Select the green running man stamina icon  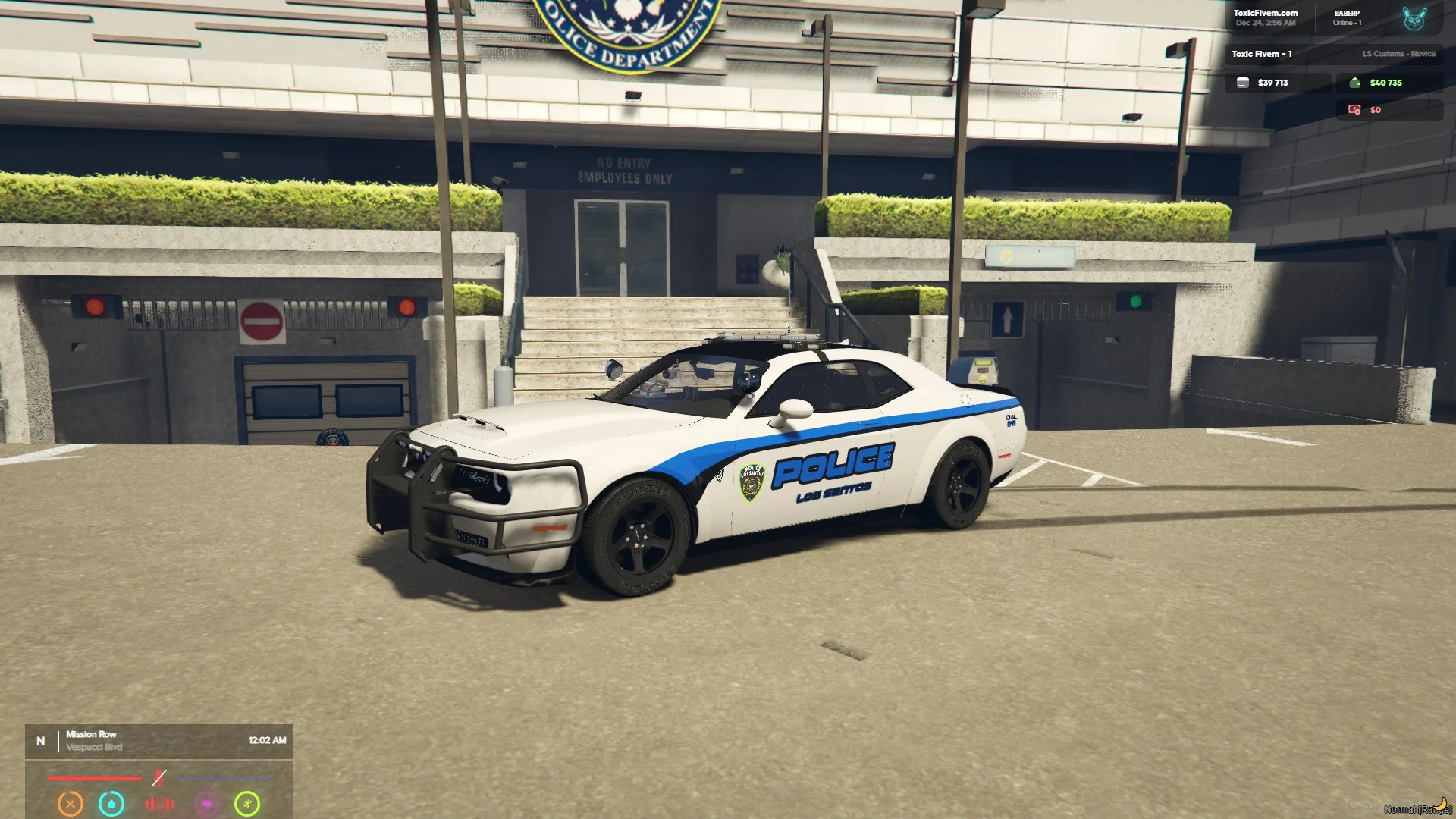pos(247,803)
